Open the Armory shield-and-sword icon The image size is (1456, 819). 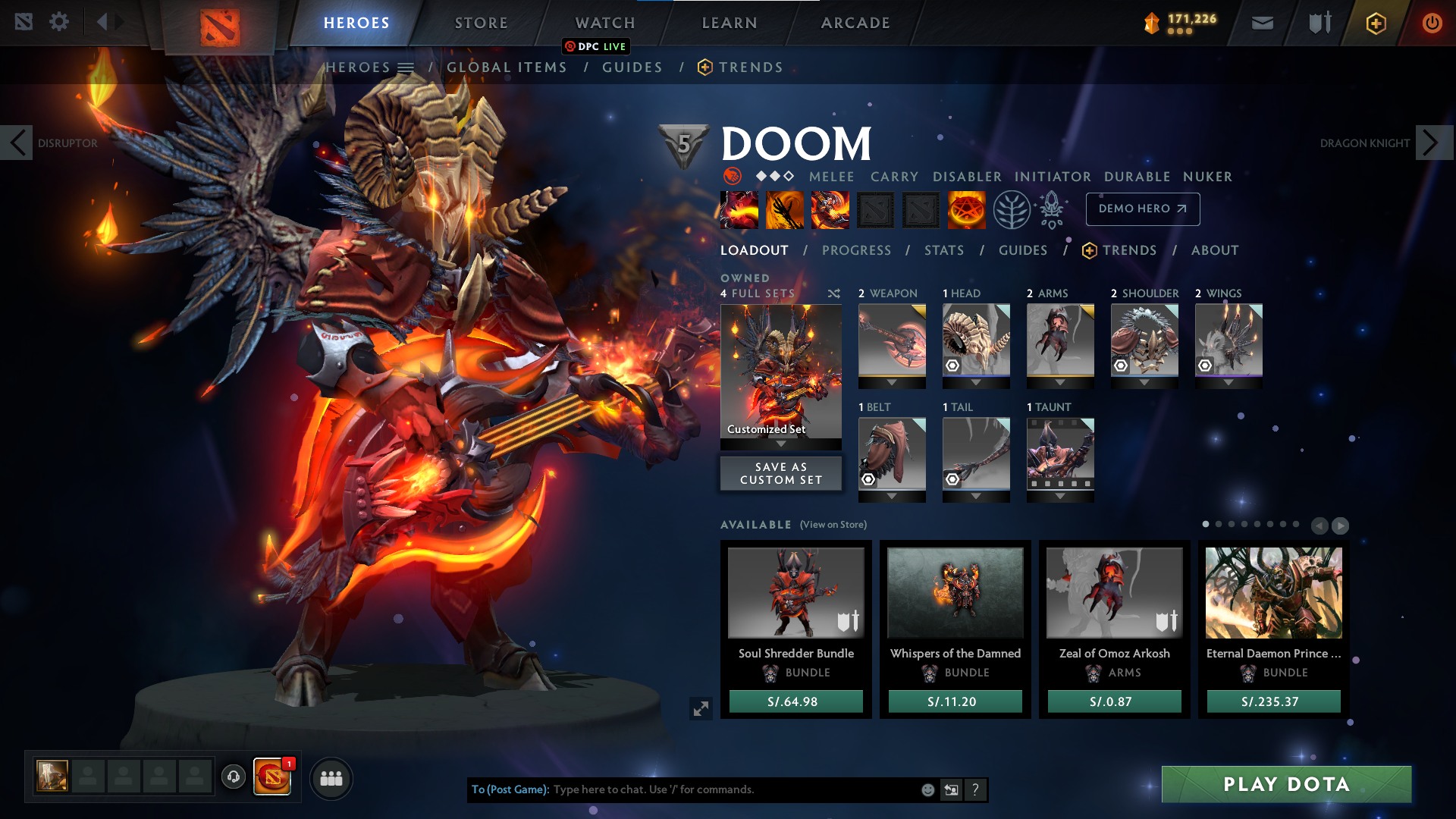click(x=1319, y=22)
